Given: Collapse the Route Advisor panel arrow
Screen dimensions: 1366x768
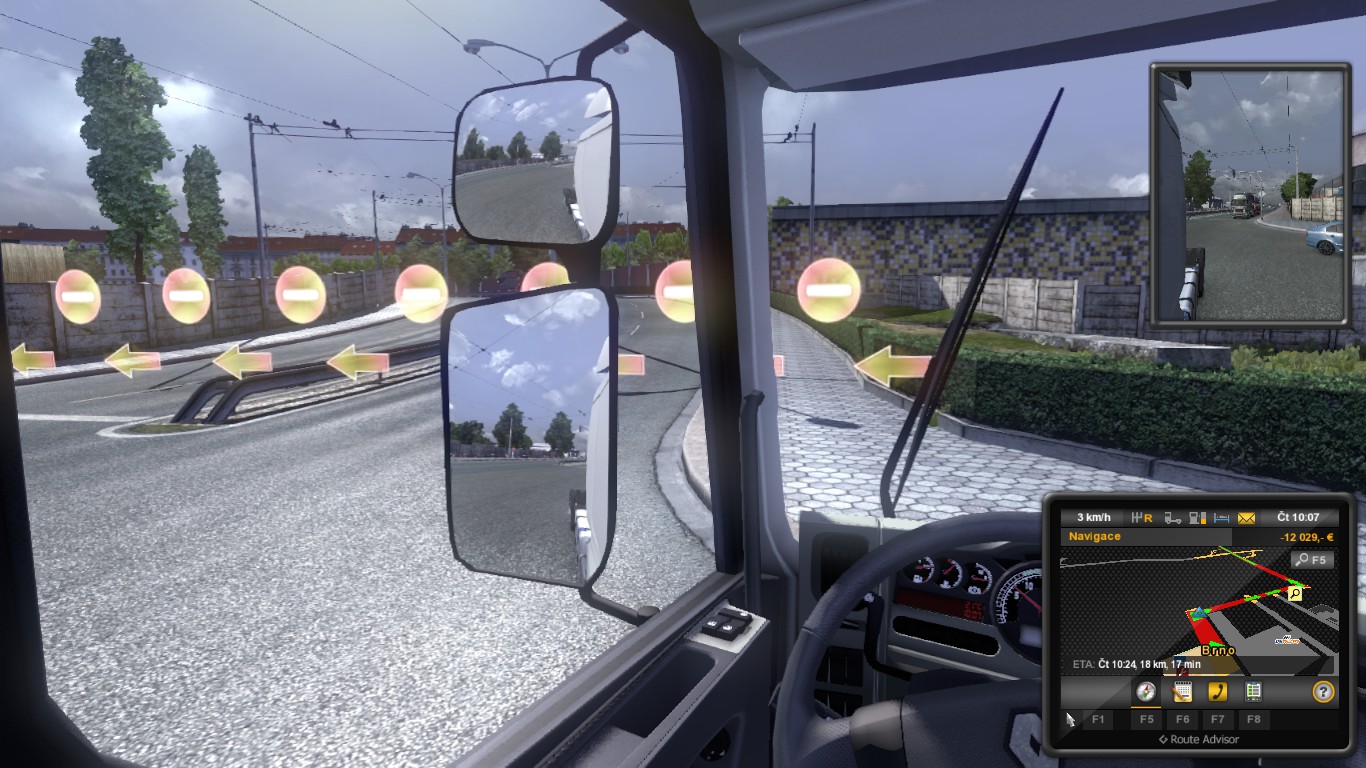Looking at the screenshot, I should coord(1163,739).
